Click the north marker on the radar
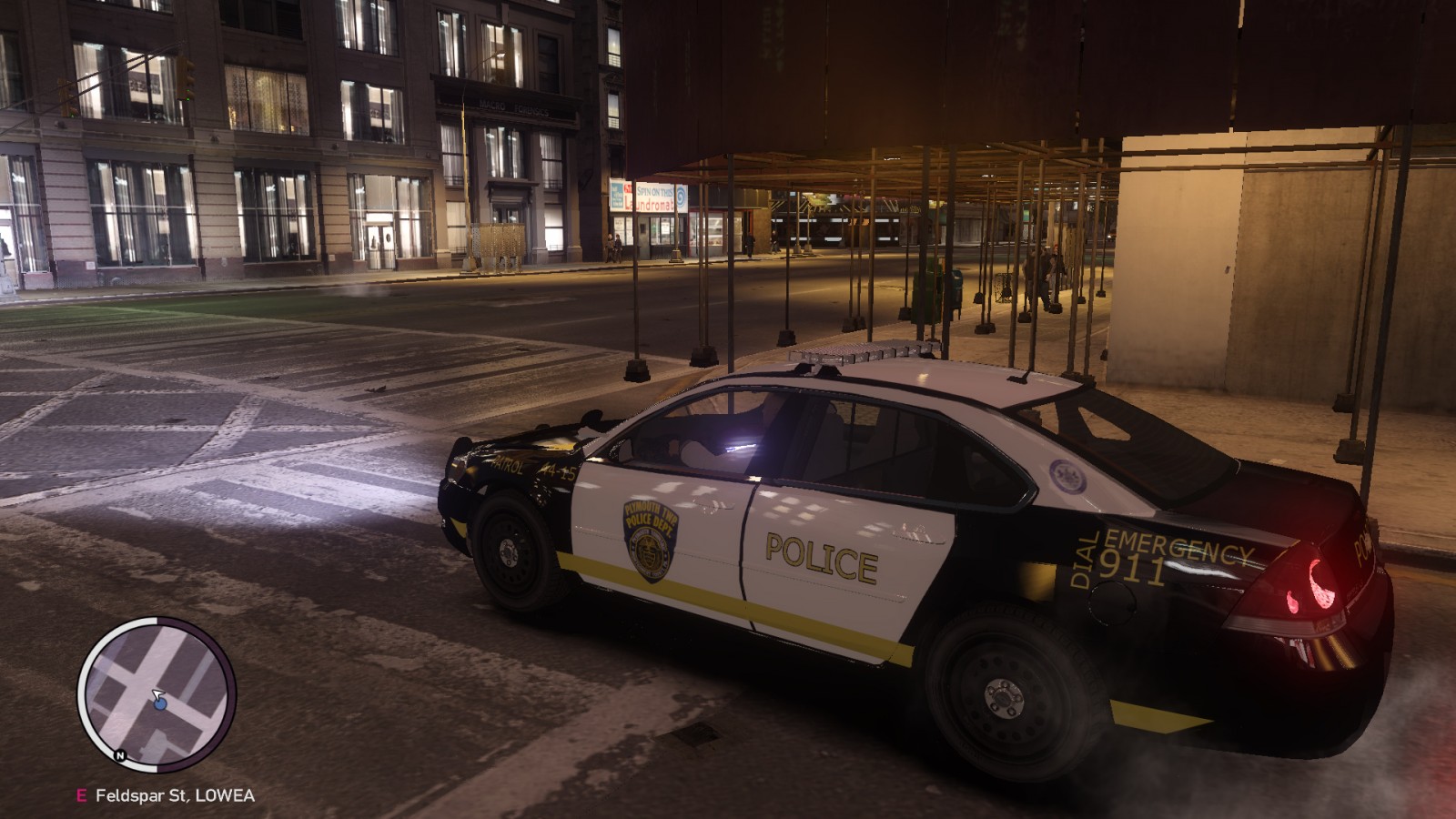The height and width of the screenshot is (819, 1456). click(x=119, y=755)
